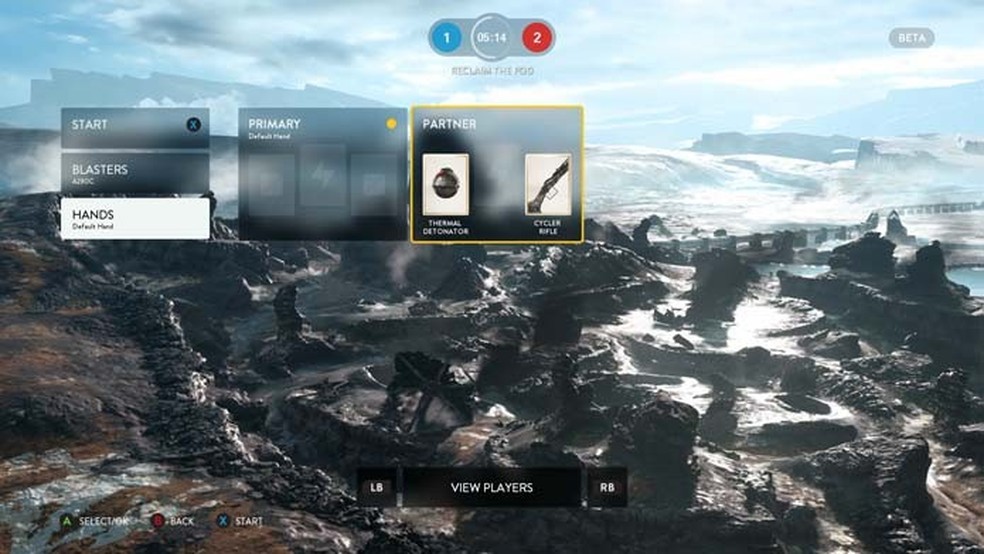The height and width of the screenshot is (554, 984).
Task: Select the PRIMARY hand panel
Action: point(323,174)
